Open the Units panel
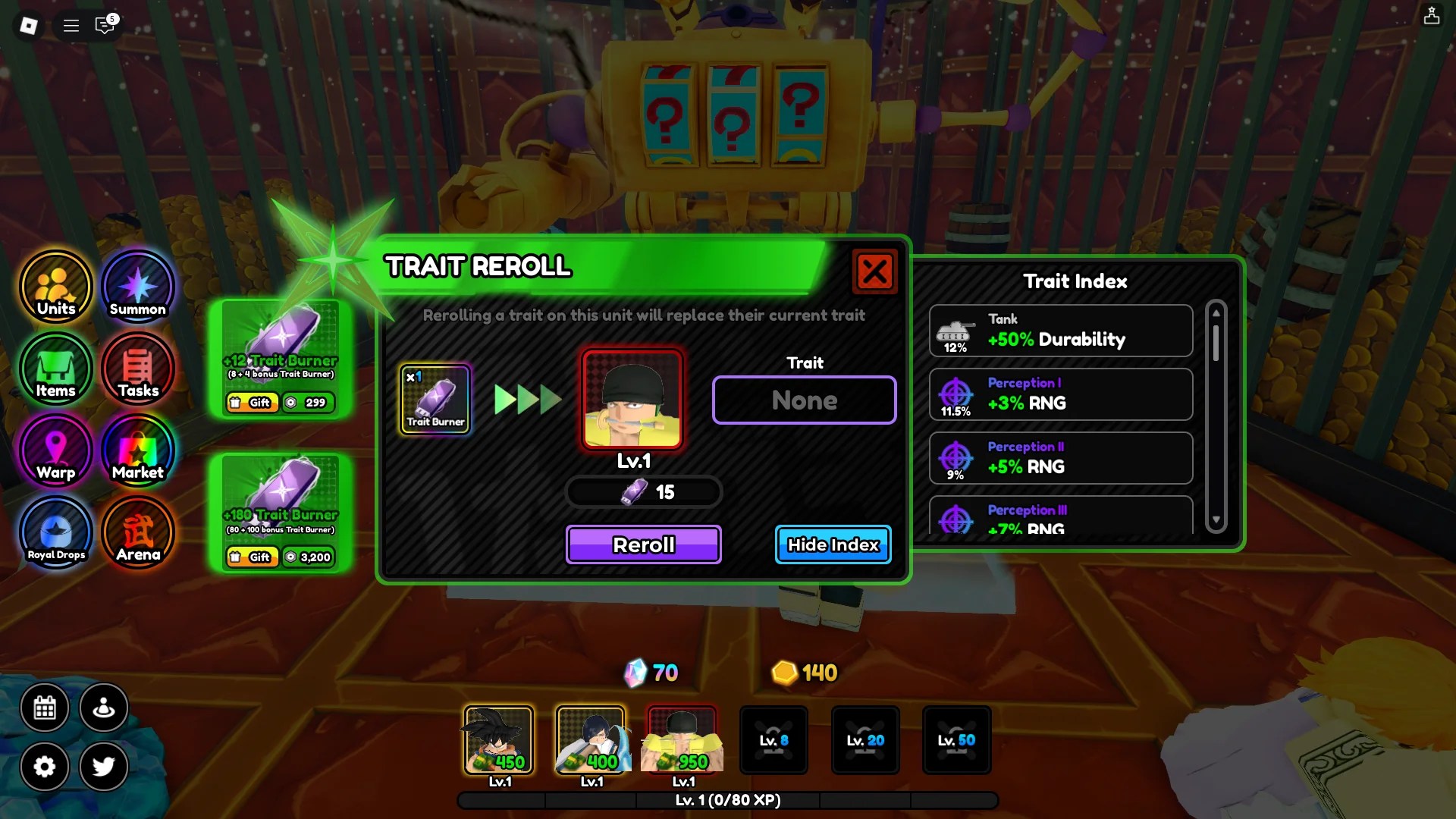 (55, 288)
